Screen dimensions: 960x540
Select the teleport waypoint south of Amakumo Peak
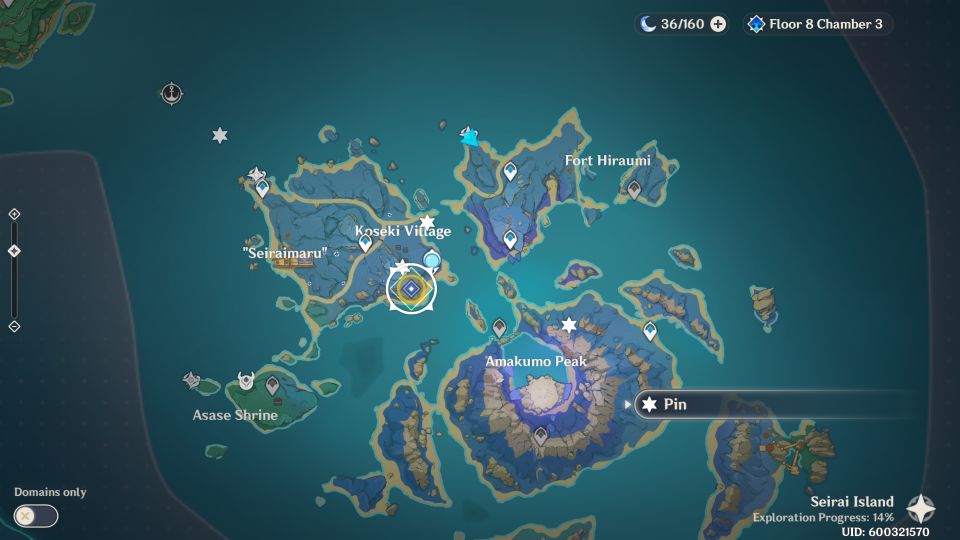coord(541,436)
